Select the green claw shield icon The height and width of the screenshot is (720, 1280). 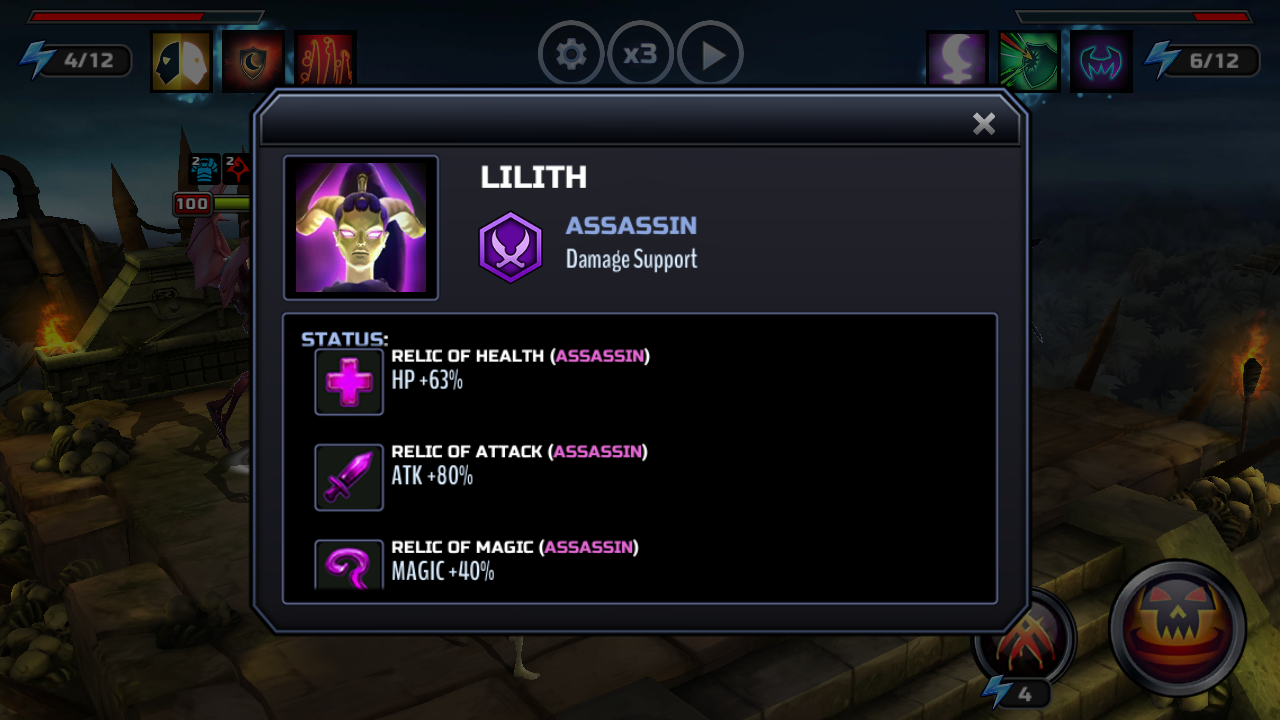pos(1029,62)
